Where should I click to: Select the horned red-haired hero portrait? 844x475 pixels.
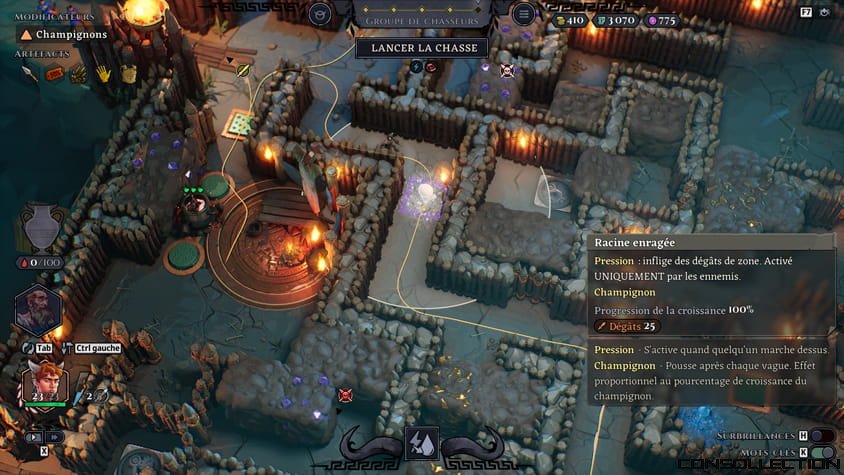(x=45, y=384)
